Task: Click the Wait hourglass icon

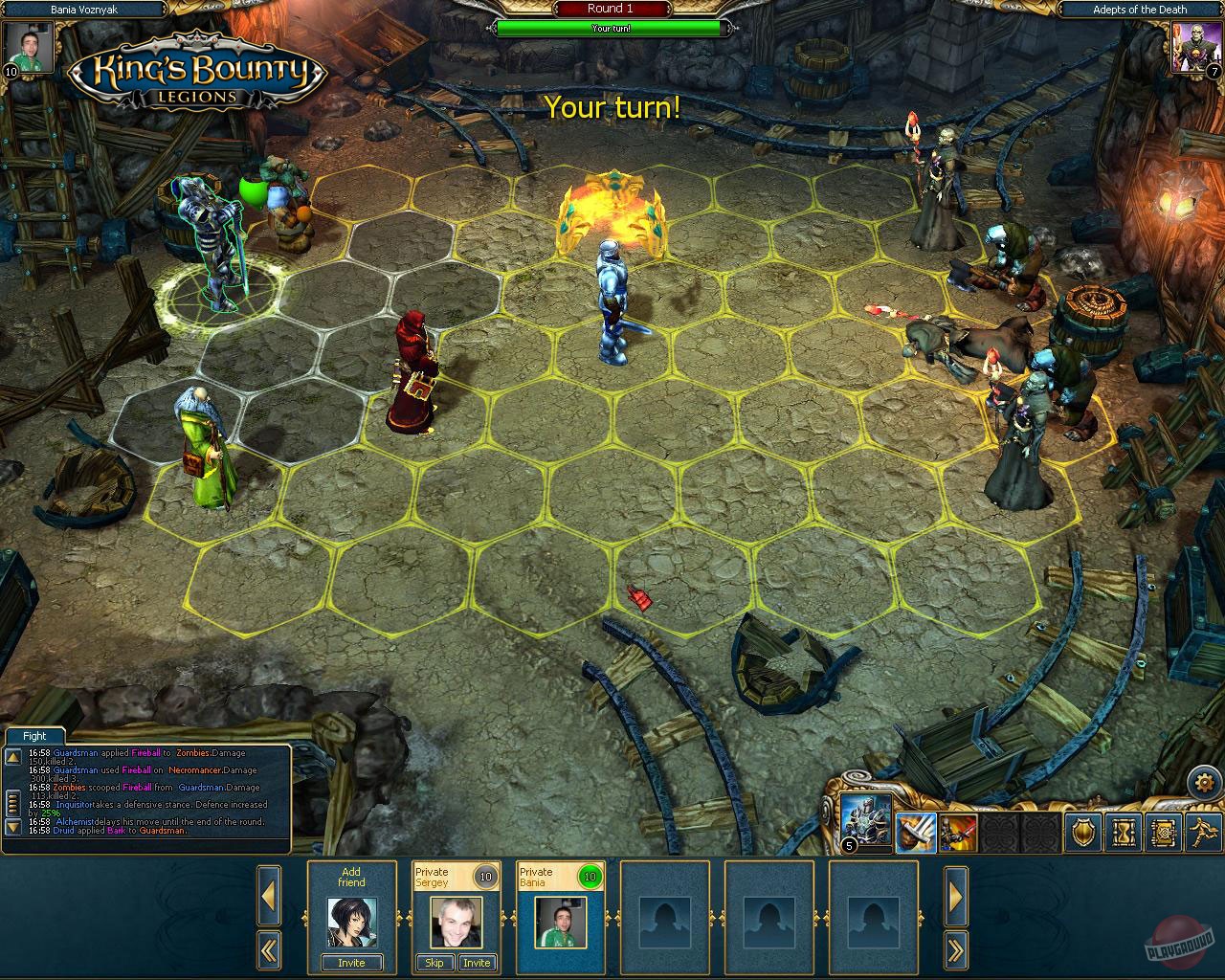Action: click(x=1123, y=833)
